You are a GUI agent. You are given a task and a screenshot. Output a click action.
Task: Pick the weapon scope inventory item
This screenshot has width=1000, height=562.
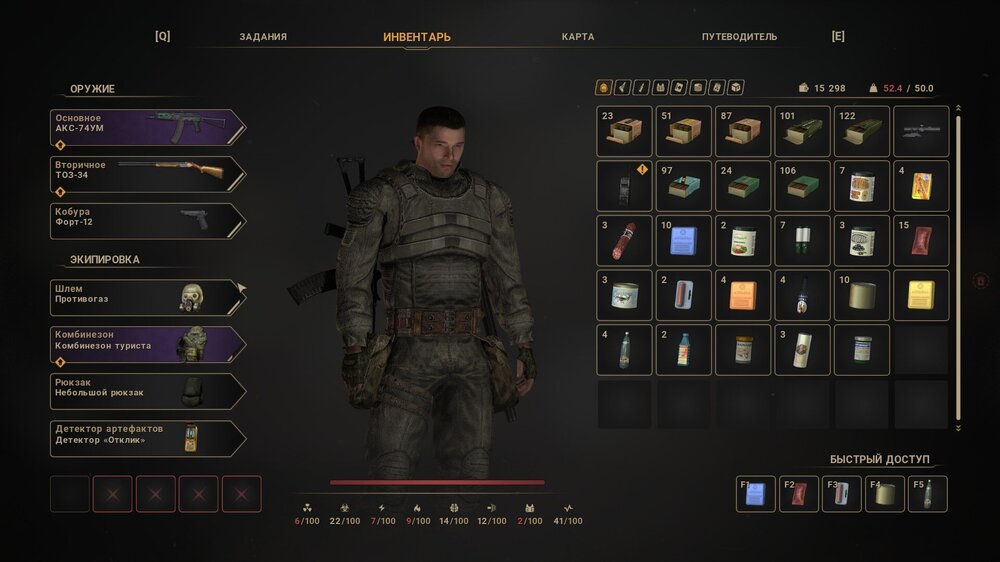[921, 131]
